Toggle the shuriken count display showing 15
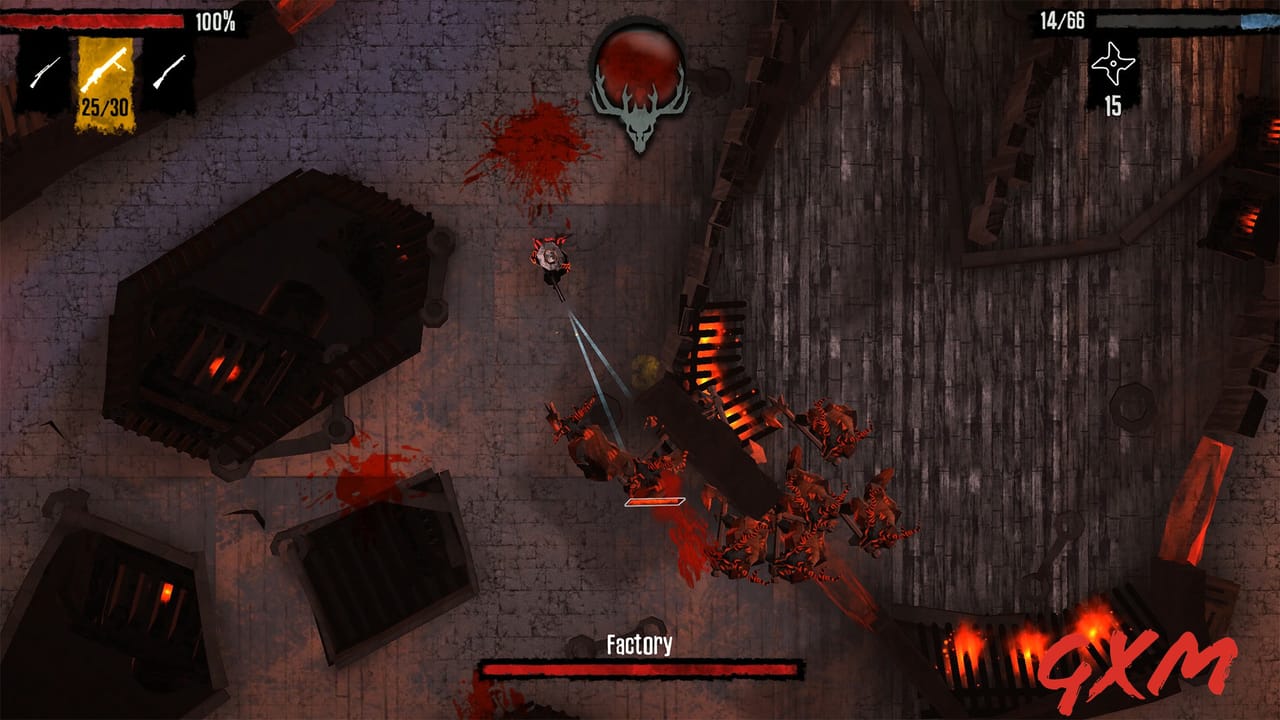This screenshot has height=720, width=1280. [x=1113, y=103]
